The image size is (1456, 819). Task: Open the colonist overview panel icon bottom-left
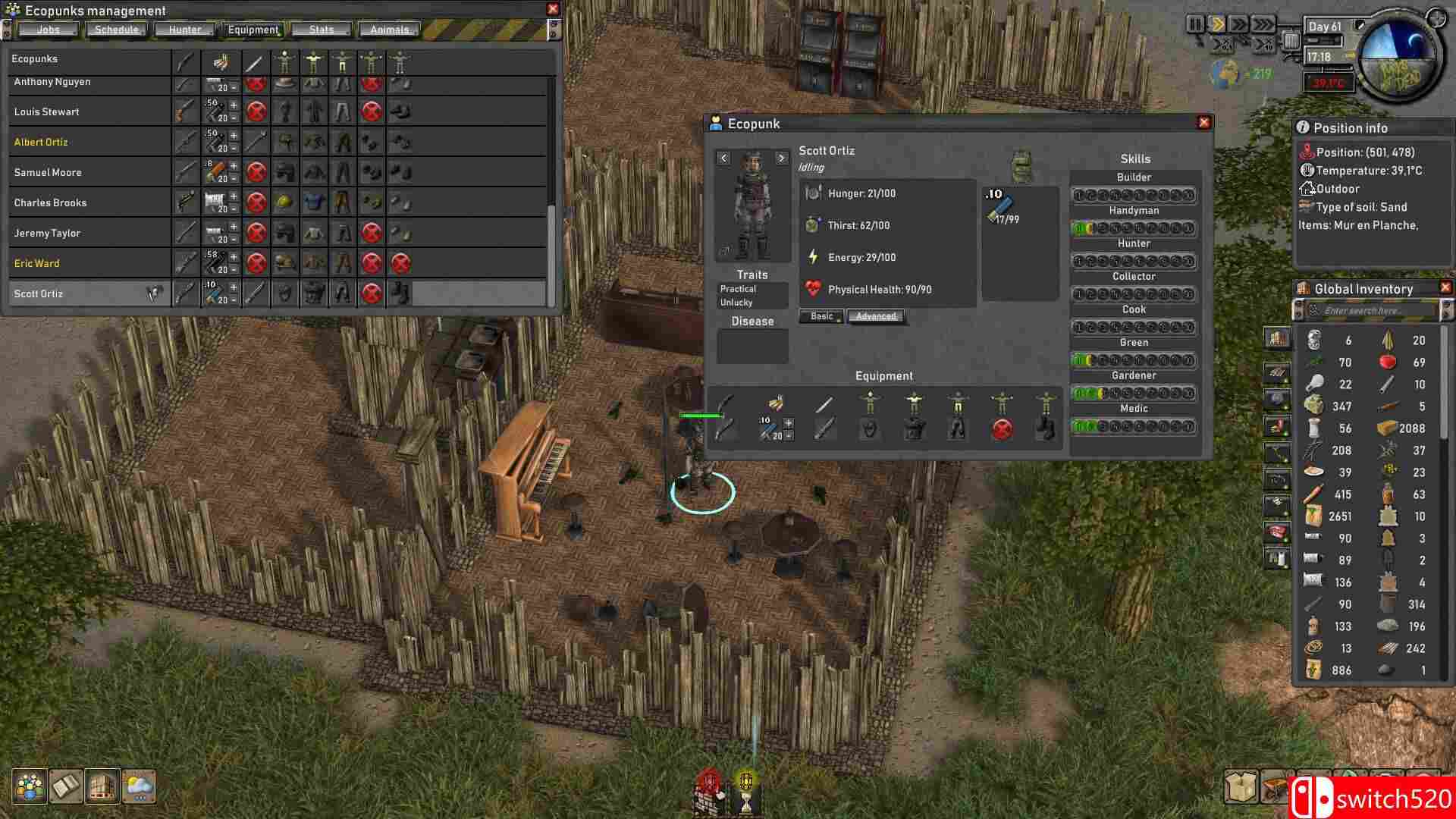pyautogui.click(x=28, y=787)
